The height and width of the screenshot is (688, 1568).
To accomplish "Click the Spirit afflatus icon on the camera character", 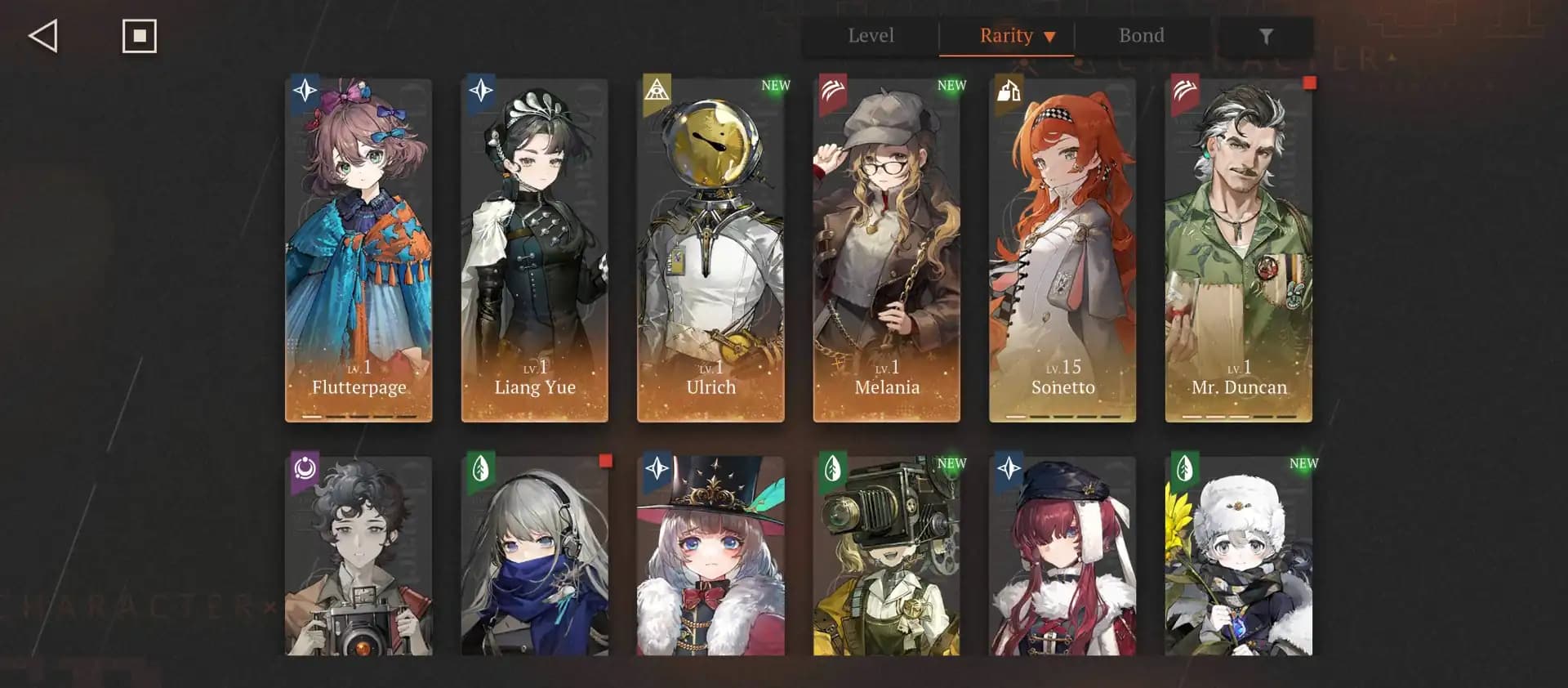I will [x=305, y=468].
